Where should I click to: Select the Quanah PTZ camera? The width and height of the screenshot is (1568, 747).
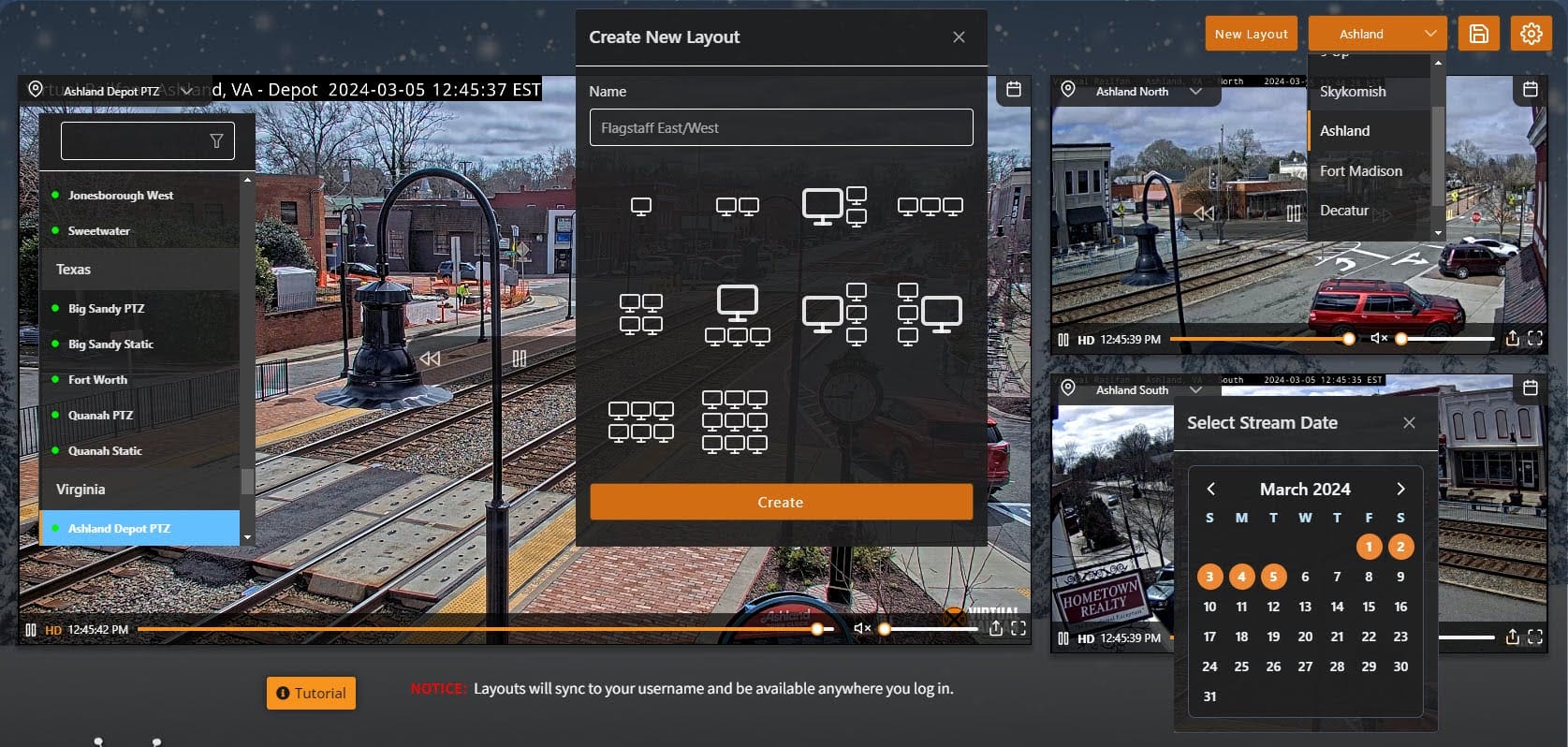coord(100,416)
